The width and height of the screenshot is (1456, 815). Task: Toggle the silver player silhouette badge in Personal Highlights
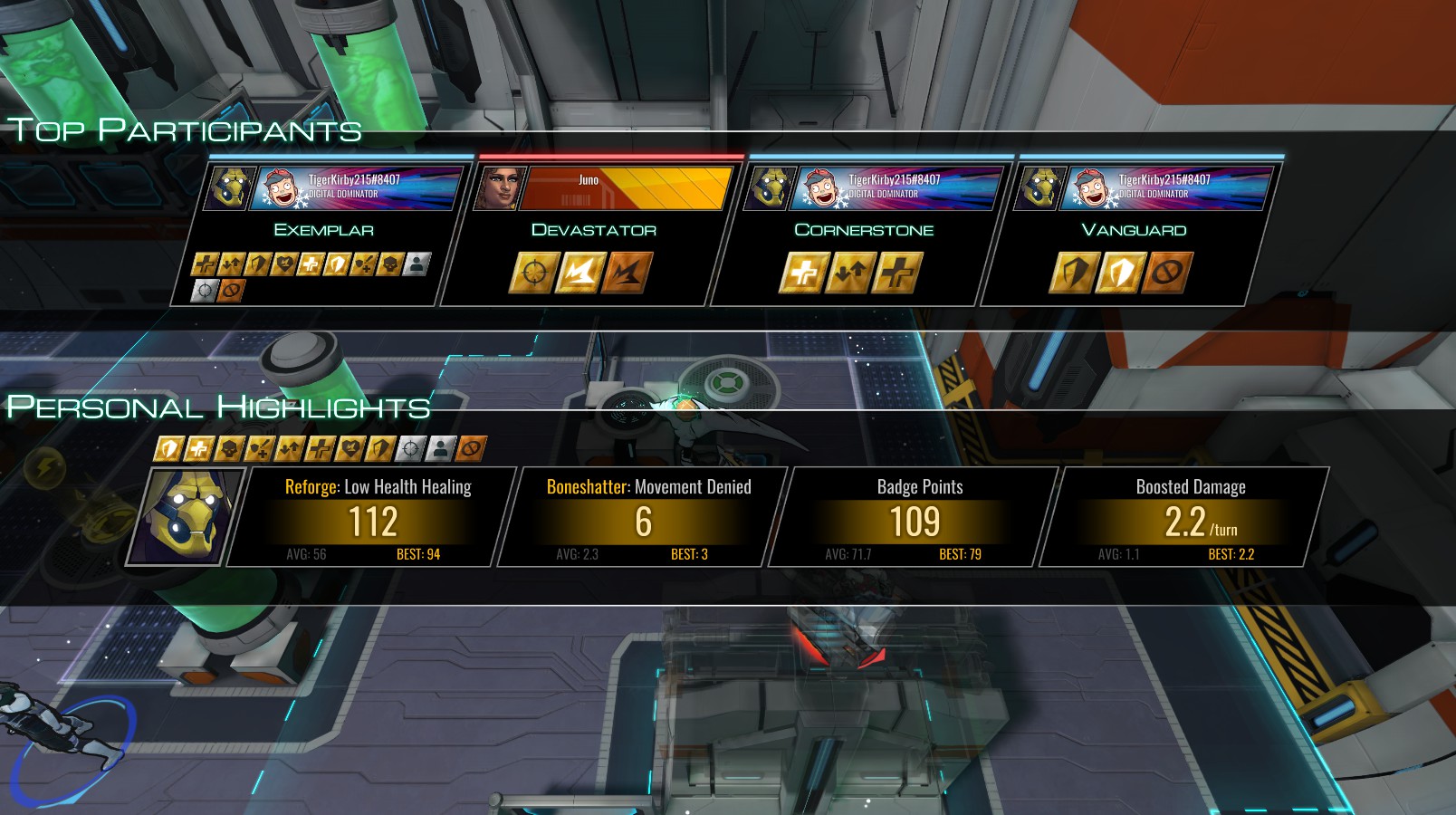tap(442, 446)
